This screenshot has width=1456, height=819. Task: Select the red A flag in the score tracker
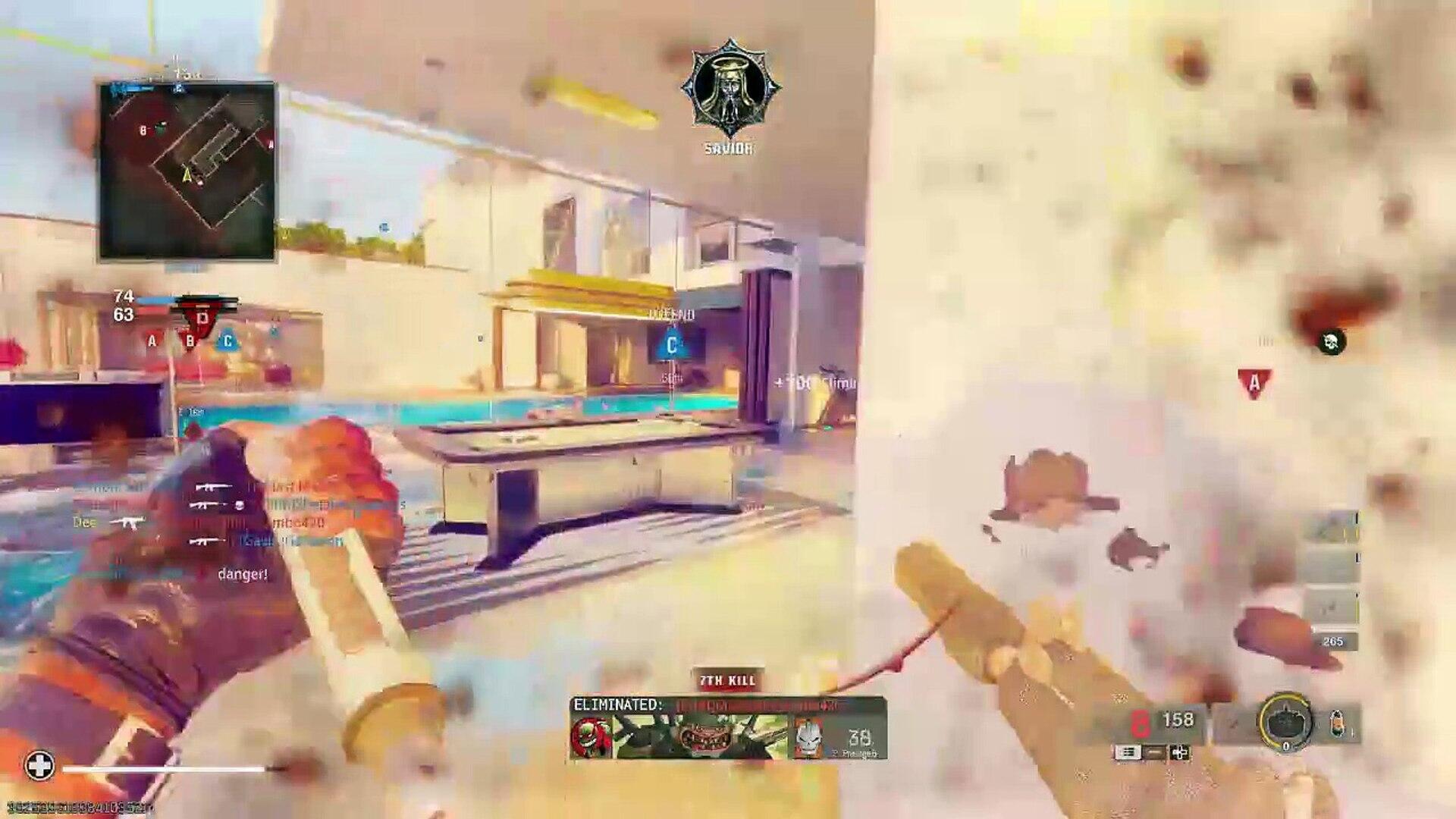152,341
